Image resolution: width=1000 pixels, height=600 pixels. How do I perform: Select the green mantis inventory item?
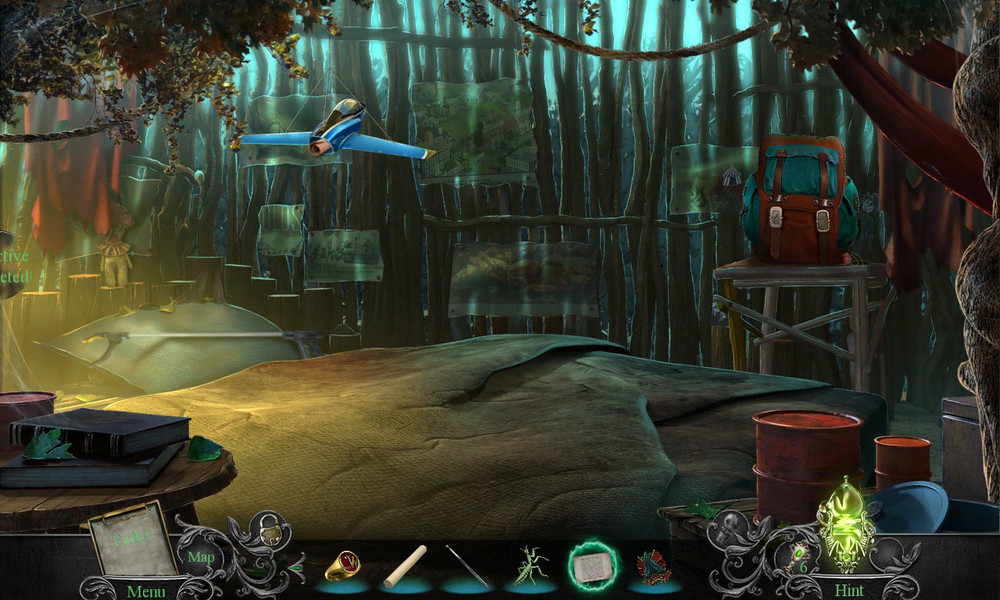pos(529,567)
